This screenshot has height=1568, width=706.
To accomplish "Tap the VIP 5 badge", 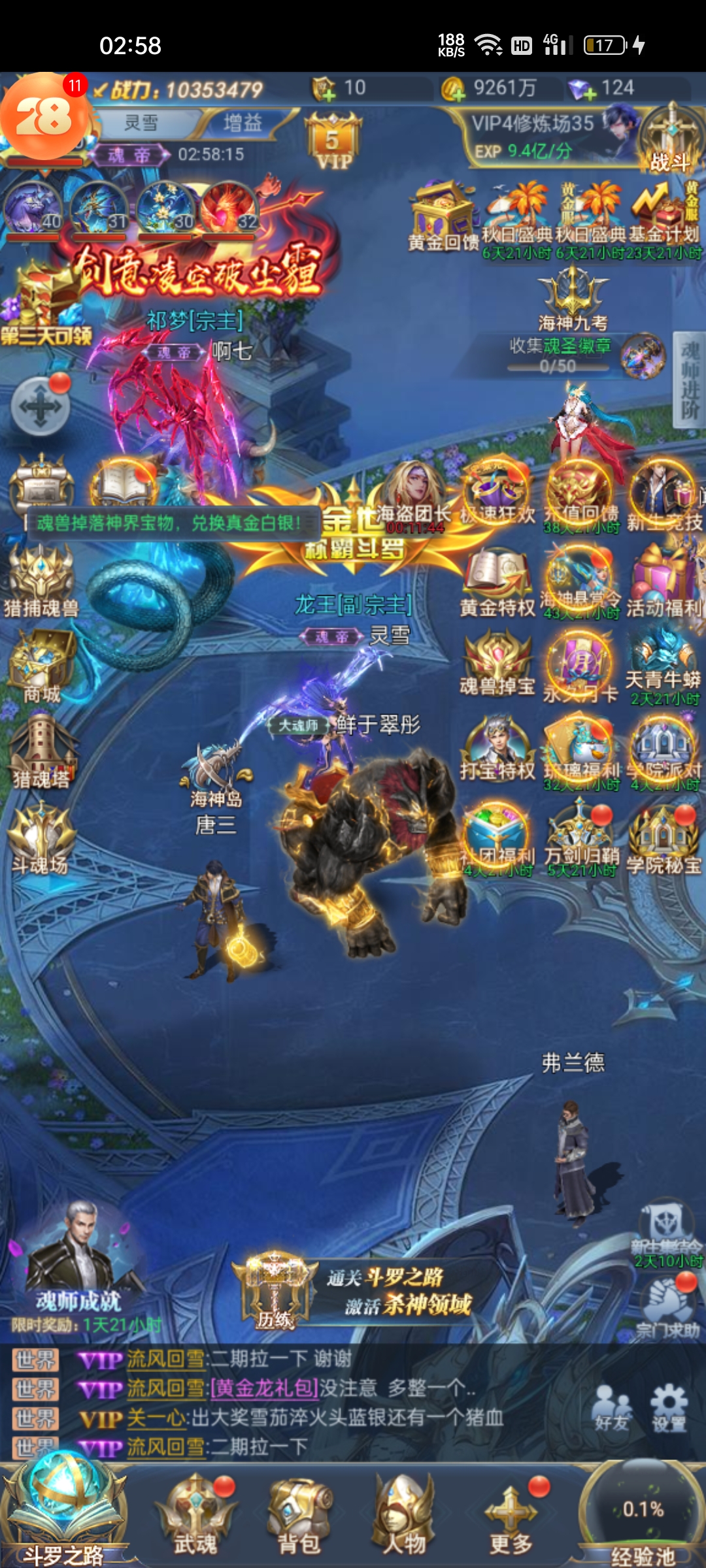I will click(333, 142).
